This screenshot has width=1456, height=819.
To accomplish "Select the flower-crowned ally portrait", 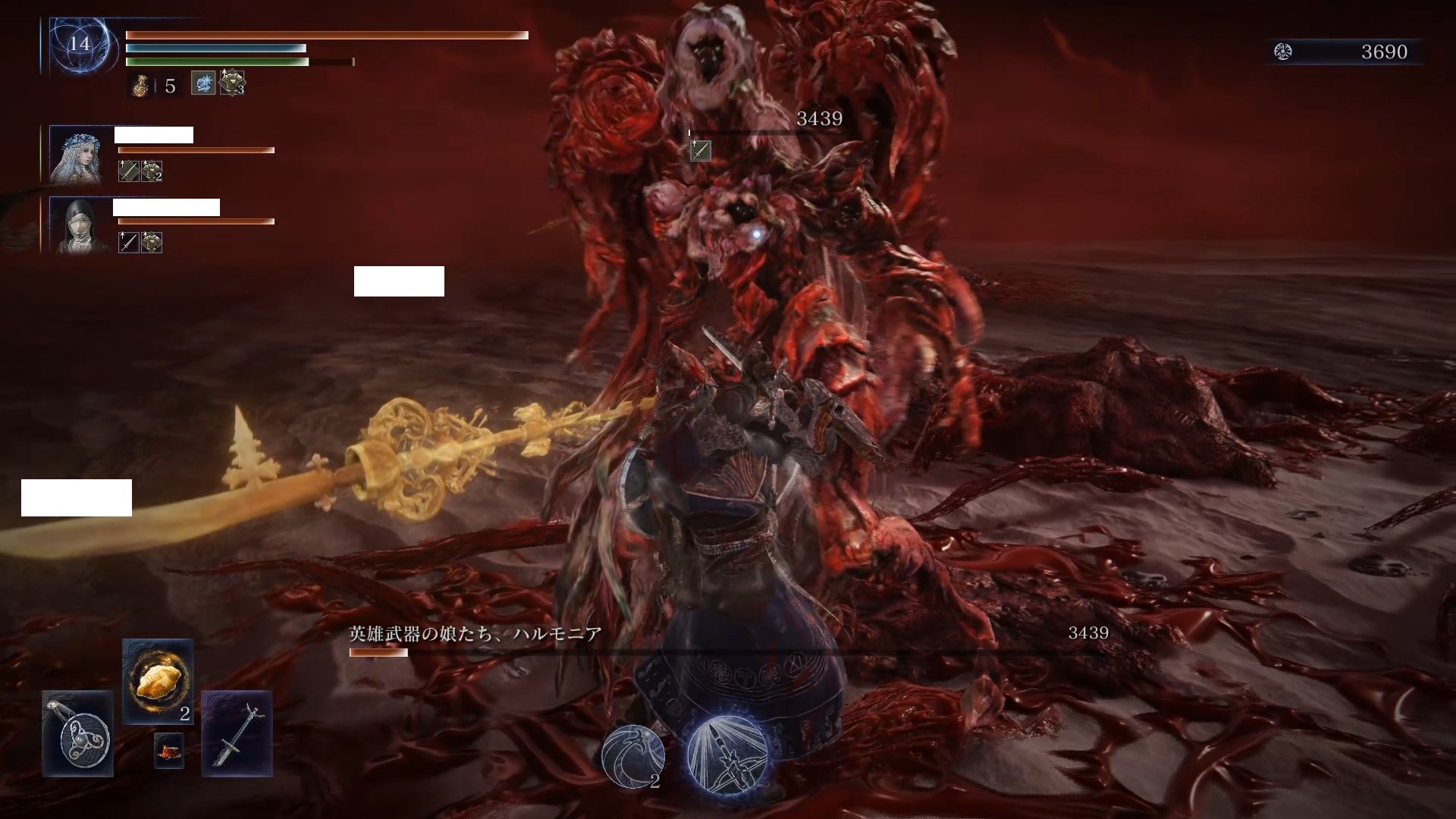I will point(76,155).
